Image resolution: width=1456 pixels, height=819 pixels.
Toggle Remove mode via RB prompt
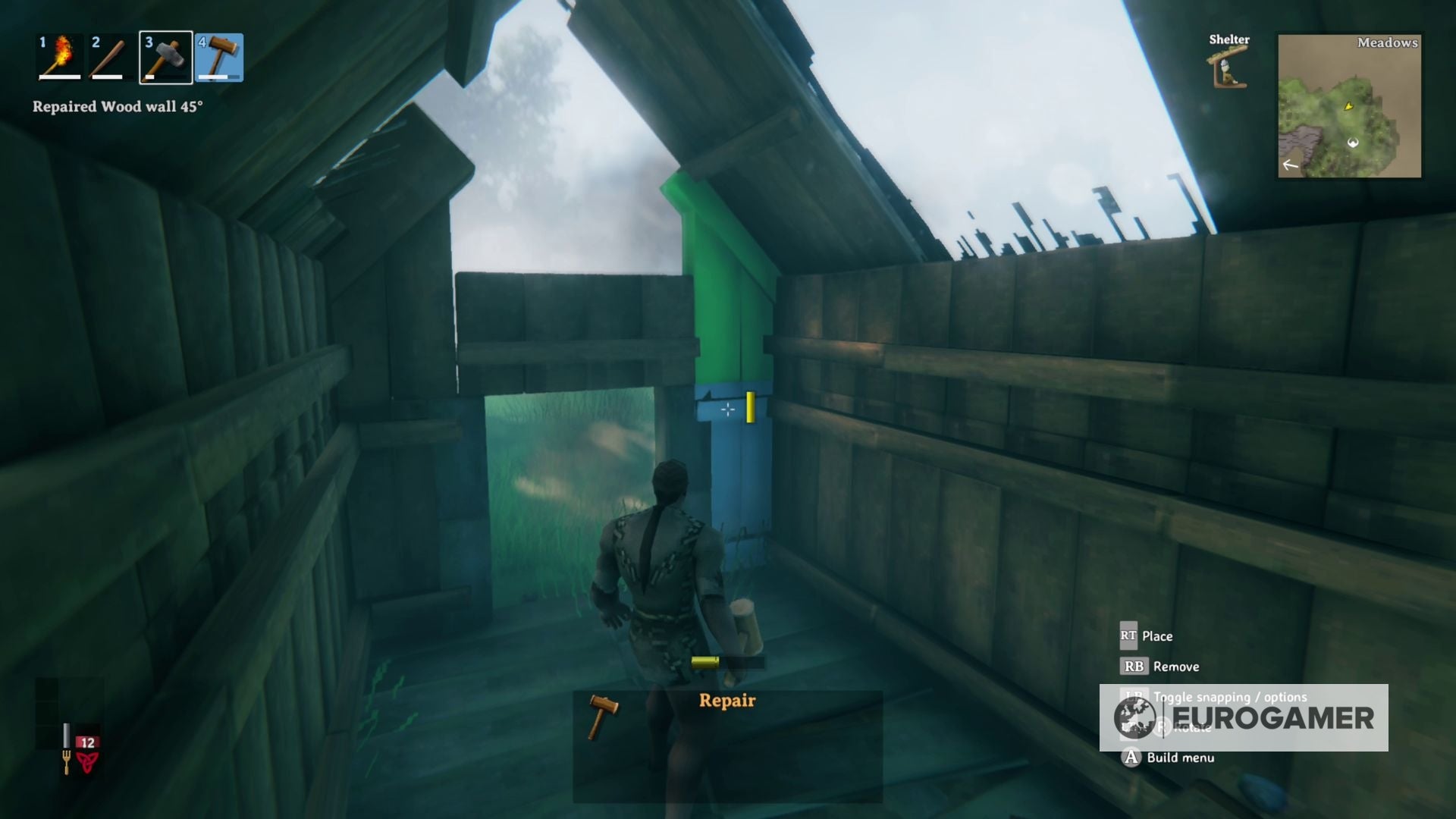coord(1135,667)
